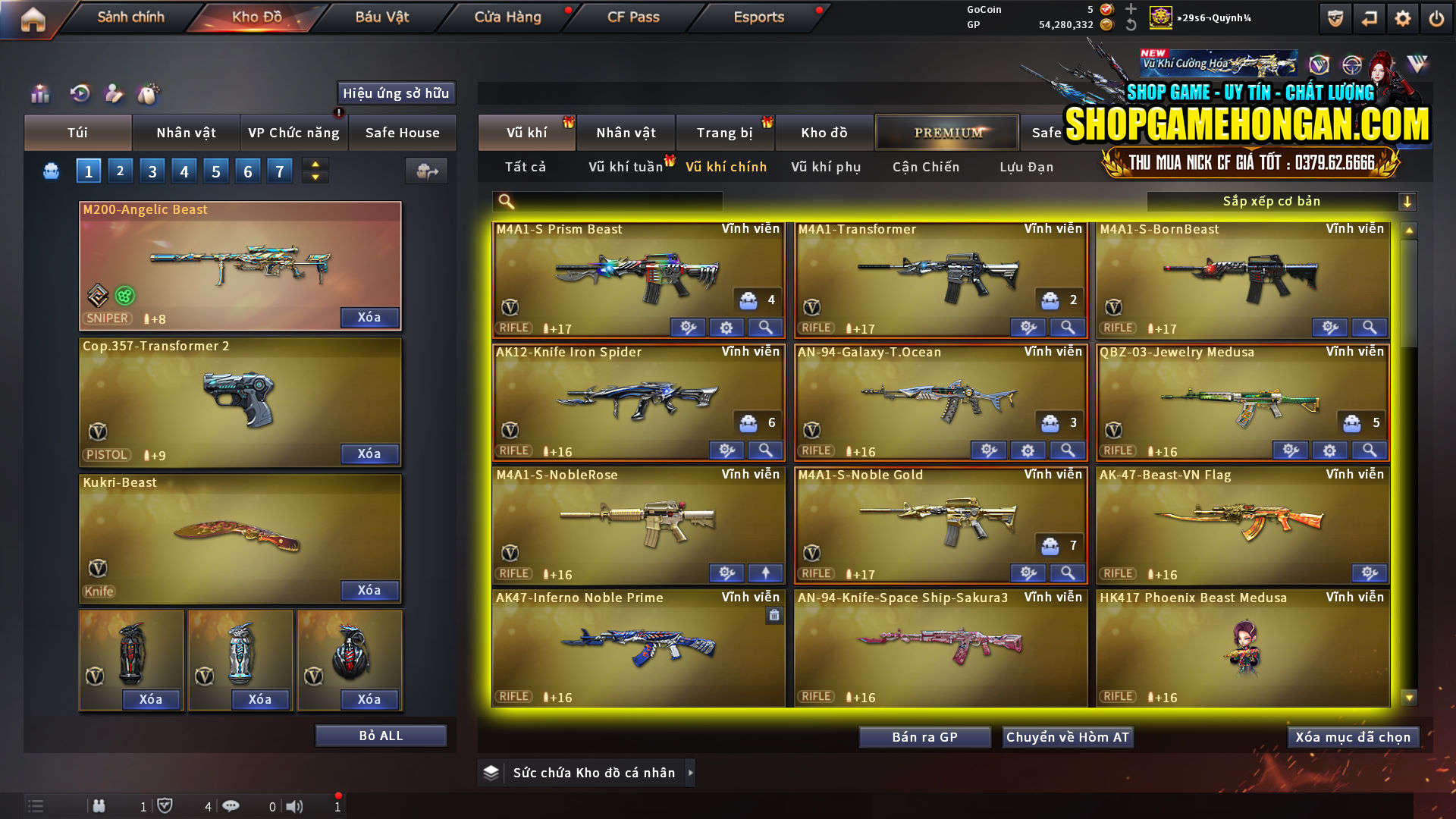Click the exit arrow icon next to settings

coord(1368,17)
